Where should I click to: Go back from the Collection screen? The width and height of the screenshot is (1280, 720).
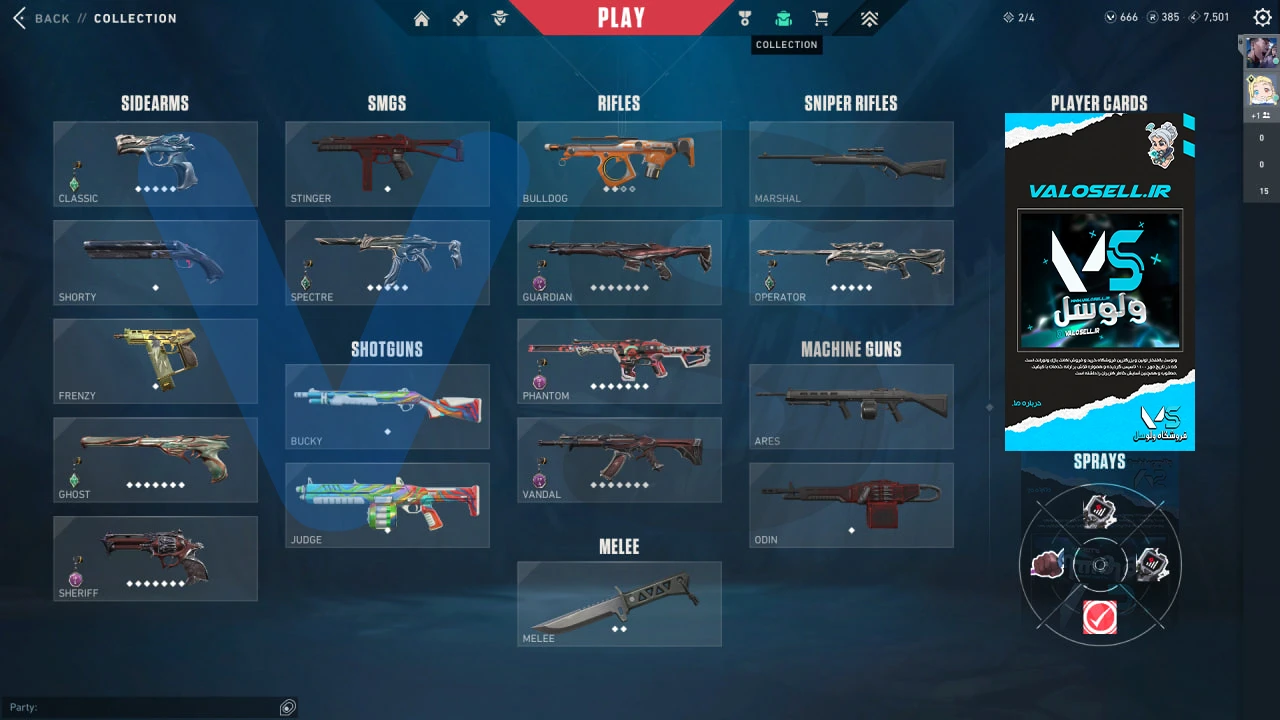pyautogui.click(x=42, y=18)
